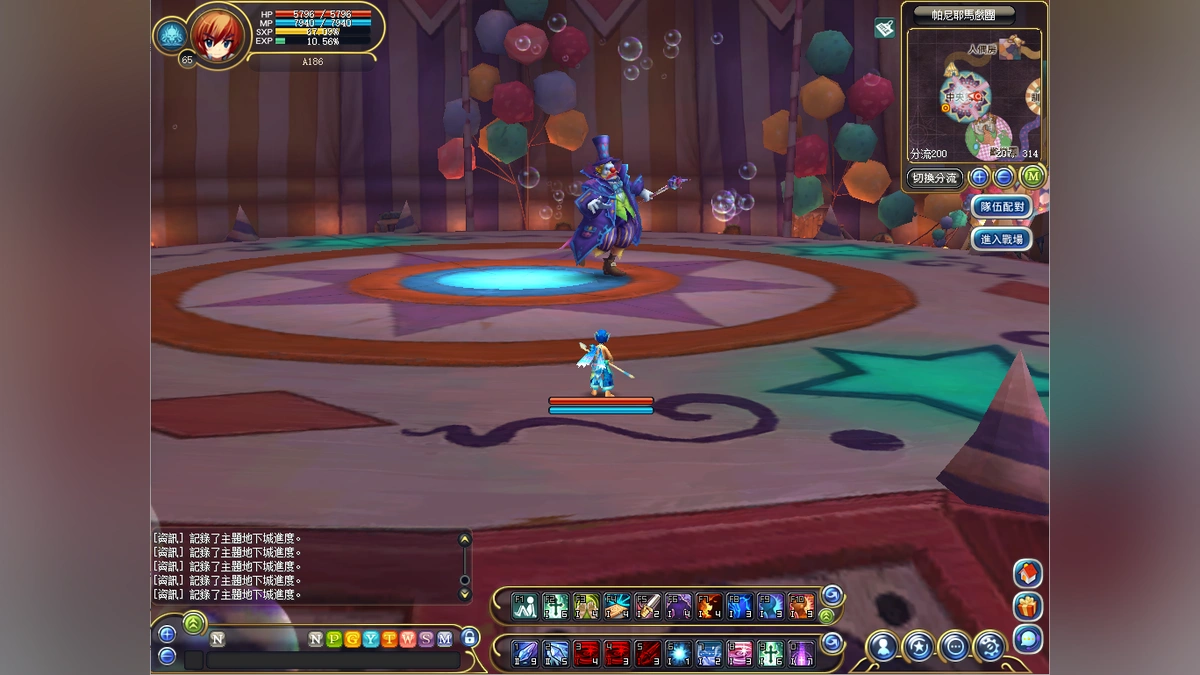This screenshot has height=675, width=1200.
Task: Use the pink swirl skill in slot 8
Action: [x=740, y=654]
